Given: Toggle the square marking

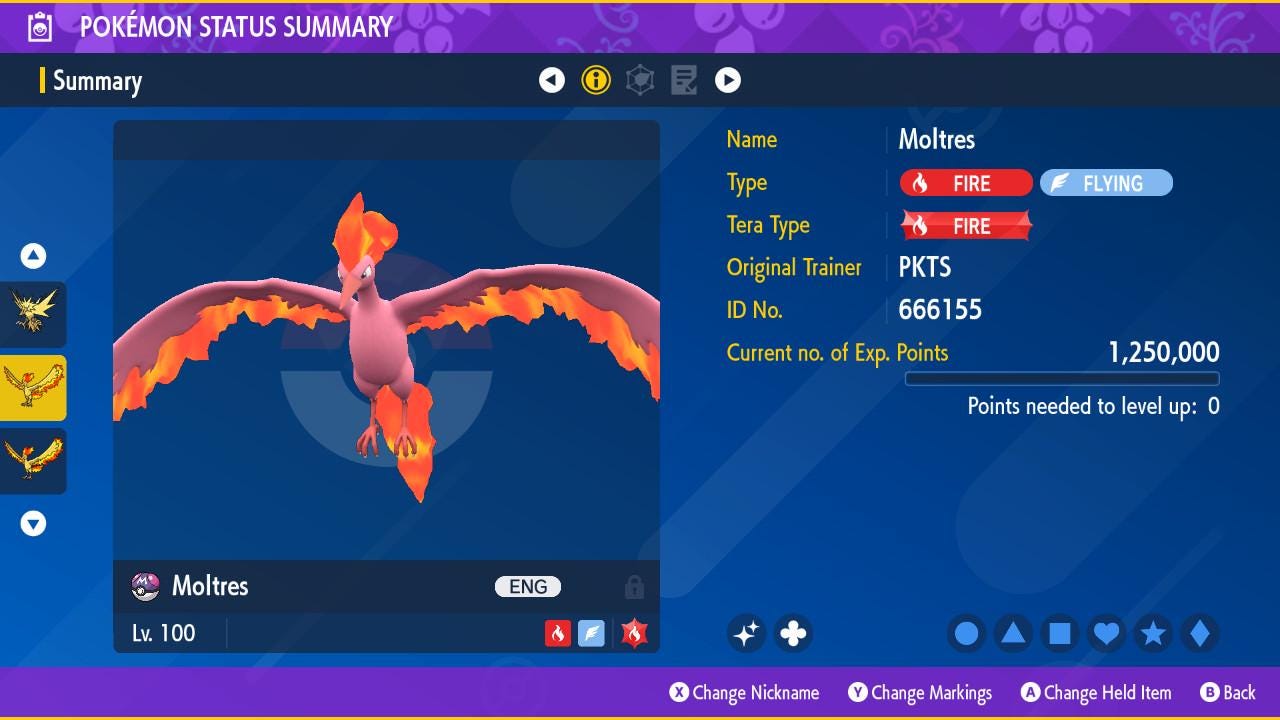Looking at the screenshot, I should (x=1060, y=633).
